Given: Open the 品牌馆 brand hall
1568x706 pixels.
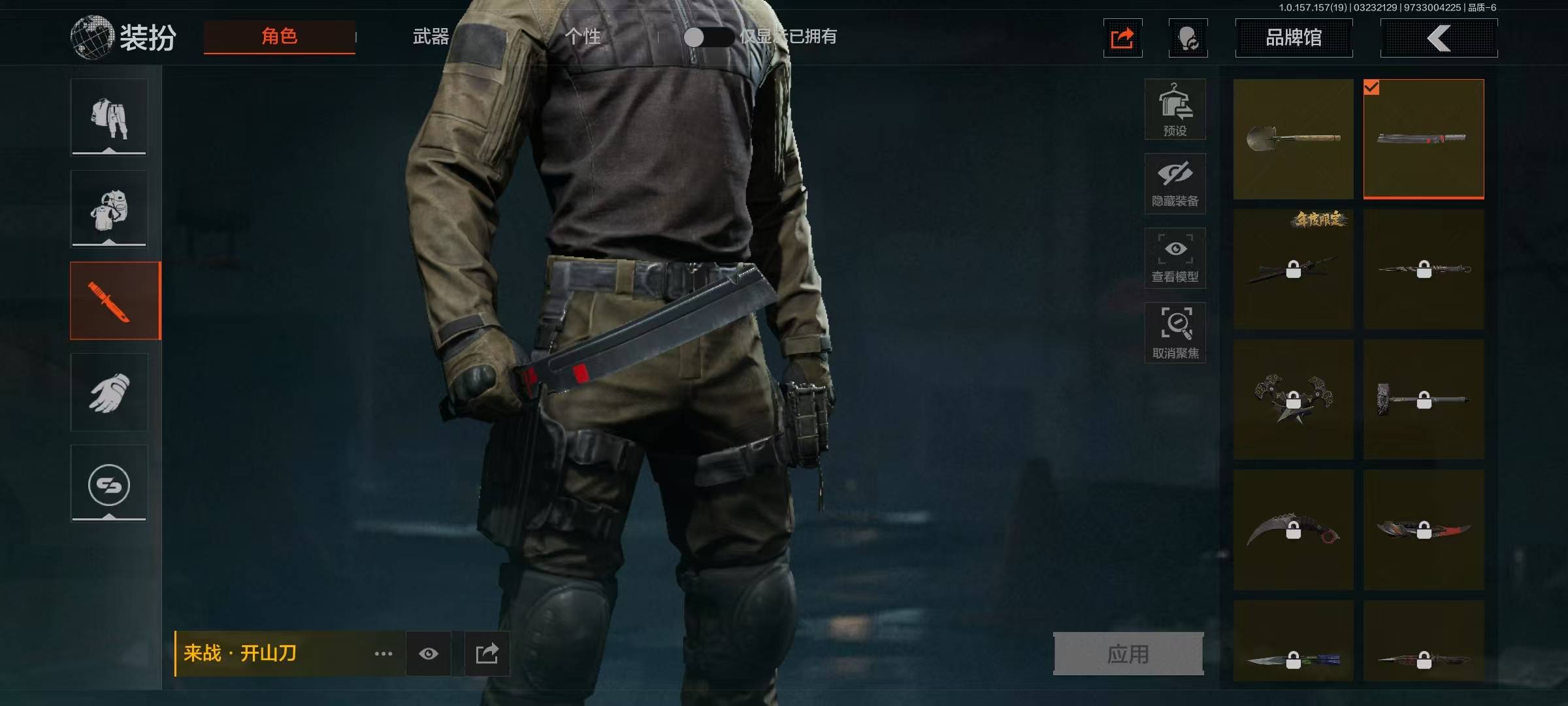Looking at the screenshot, I should click(x=1293, y=38).
